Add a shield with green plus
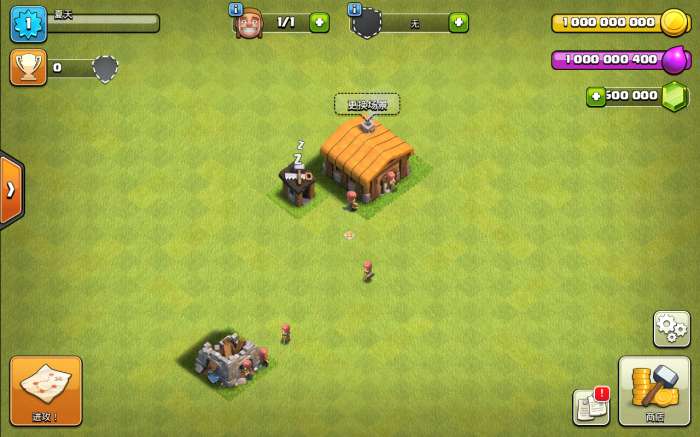The image size is (700, 437). pos(458,22)
